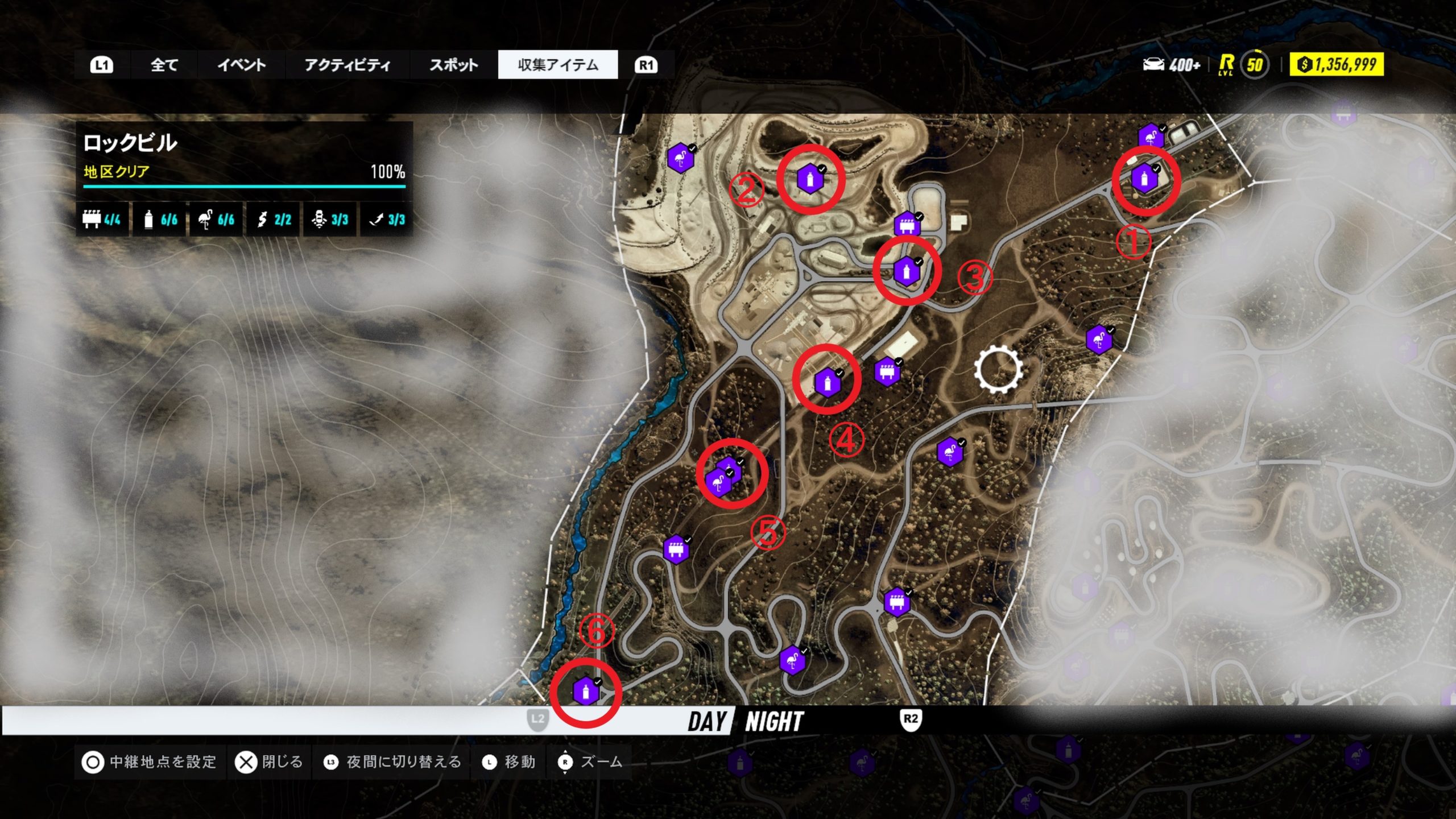Switch the map to DAY
The height and width of the screenshot is (819, 1456).
click(x=706, y=722)
